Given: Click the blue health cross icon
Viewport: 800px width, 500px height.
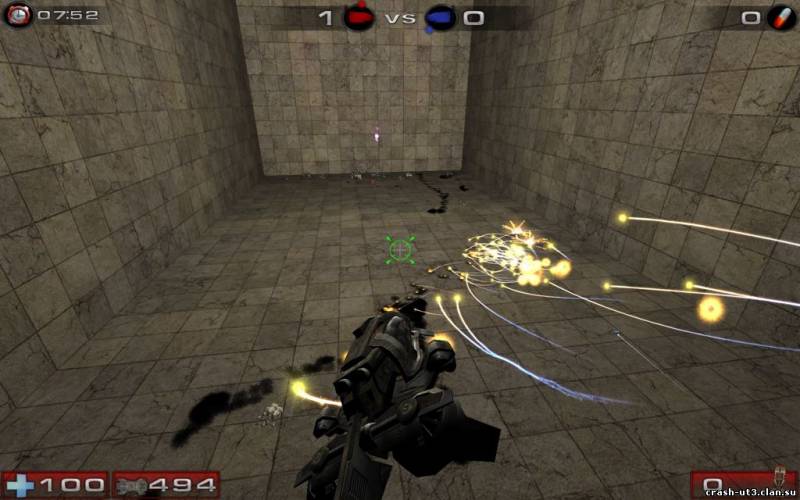Looking at the screenshot, I should [20, 486].
